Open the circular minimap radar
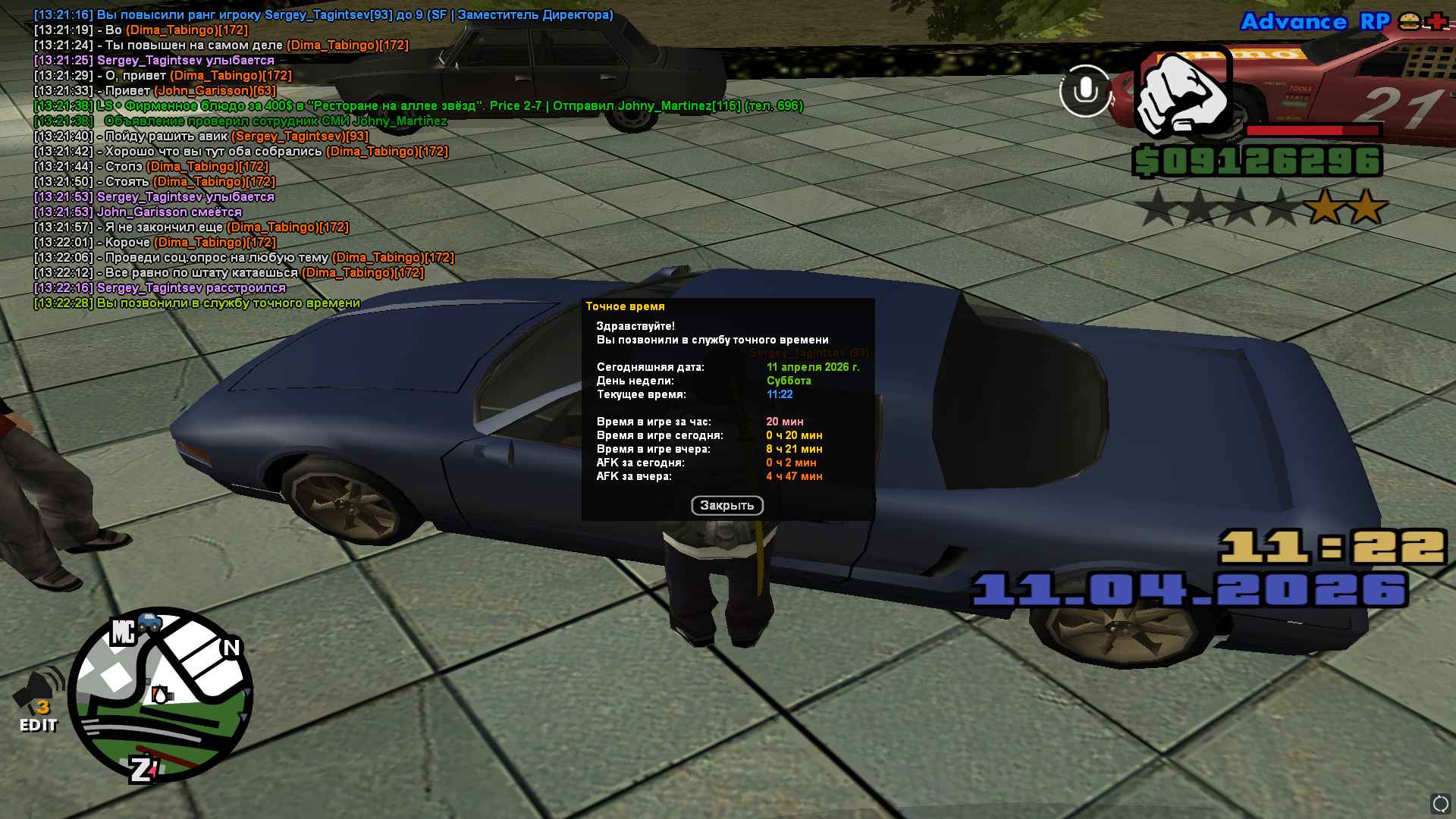Screen dimensions: 1456x819 (161, 694)
